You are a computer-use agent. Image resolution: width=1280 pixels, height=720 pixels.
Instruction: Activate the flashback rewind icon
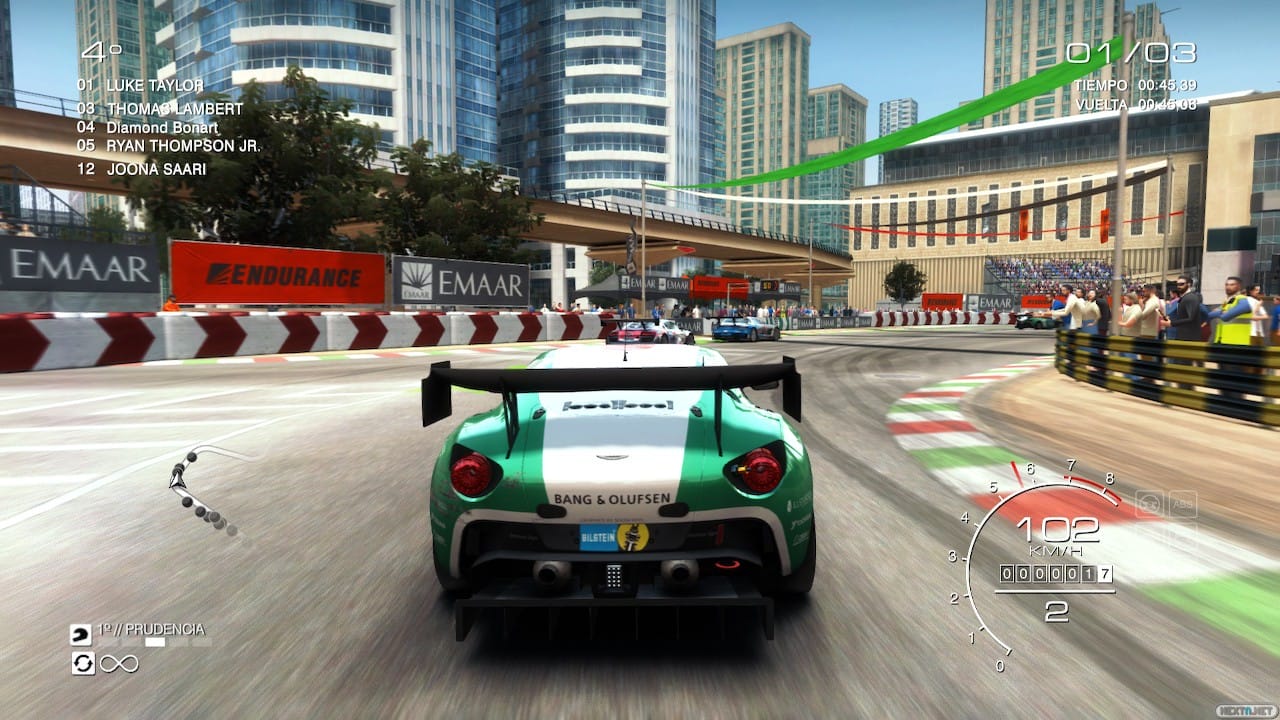82,663
